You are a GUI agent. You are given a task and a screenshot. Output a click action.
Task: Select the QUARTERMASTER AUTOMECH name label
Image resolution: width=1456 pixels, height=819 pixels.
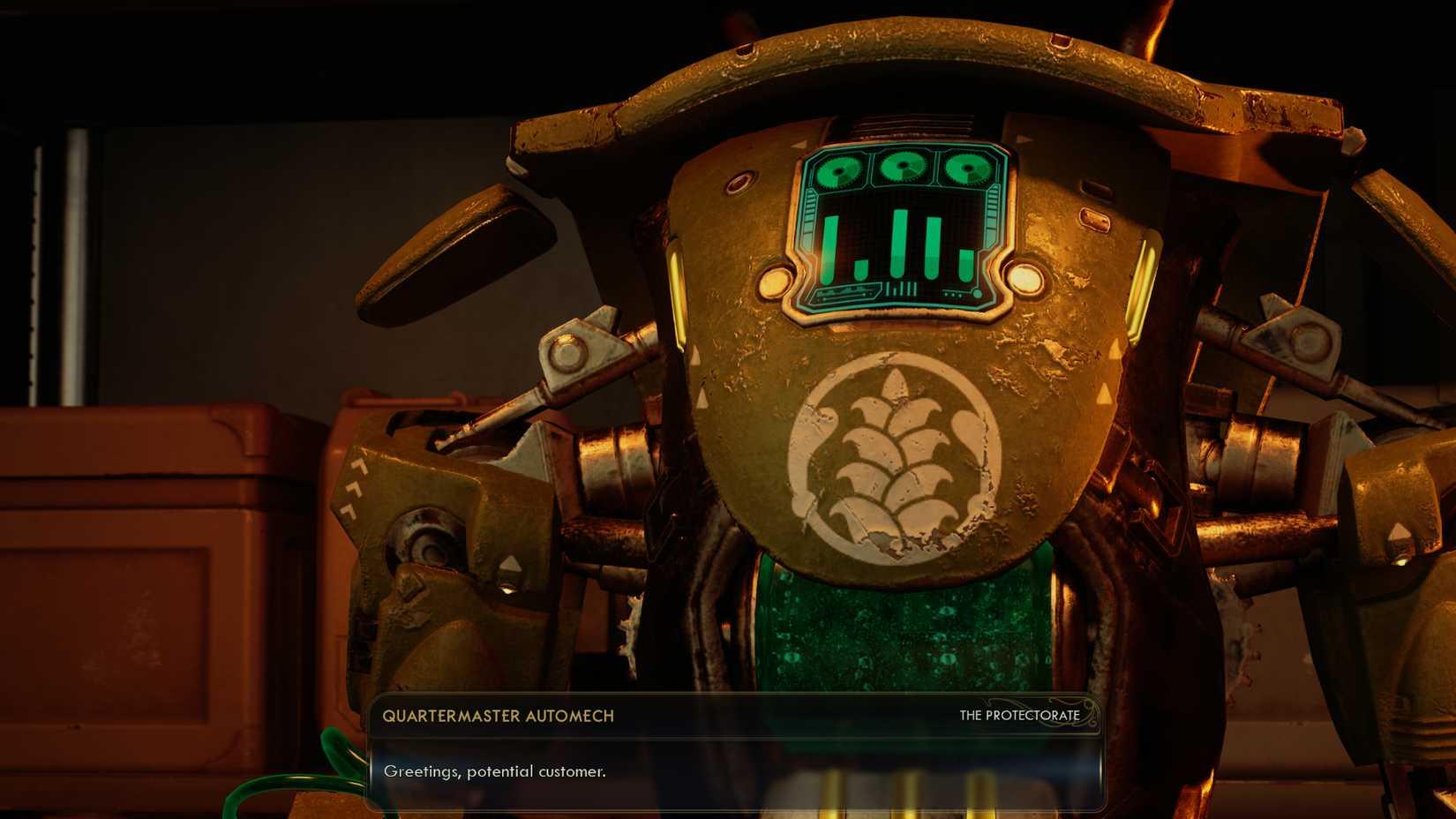499,718
